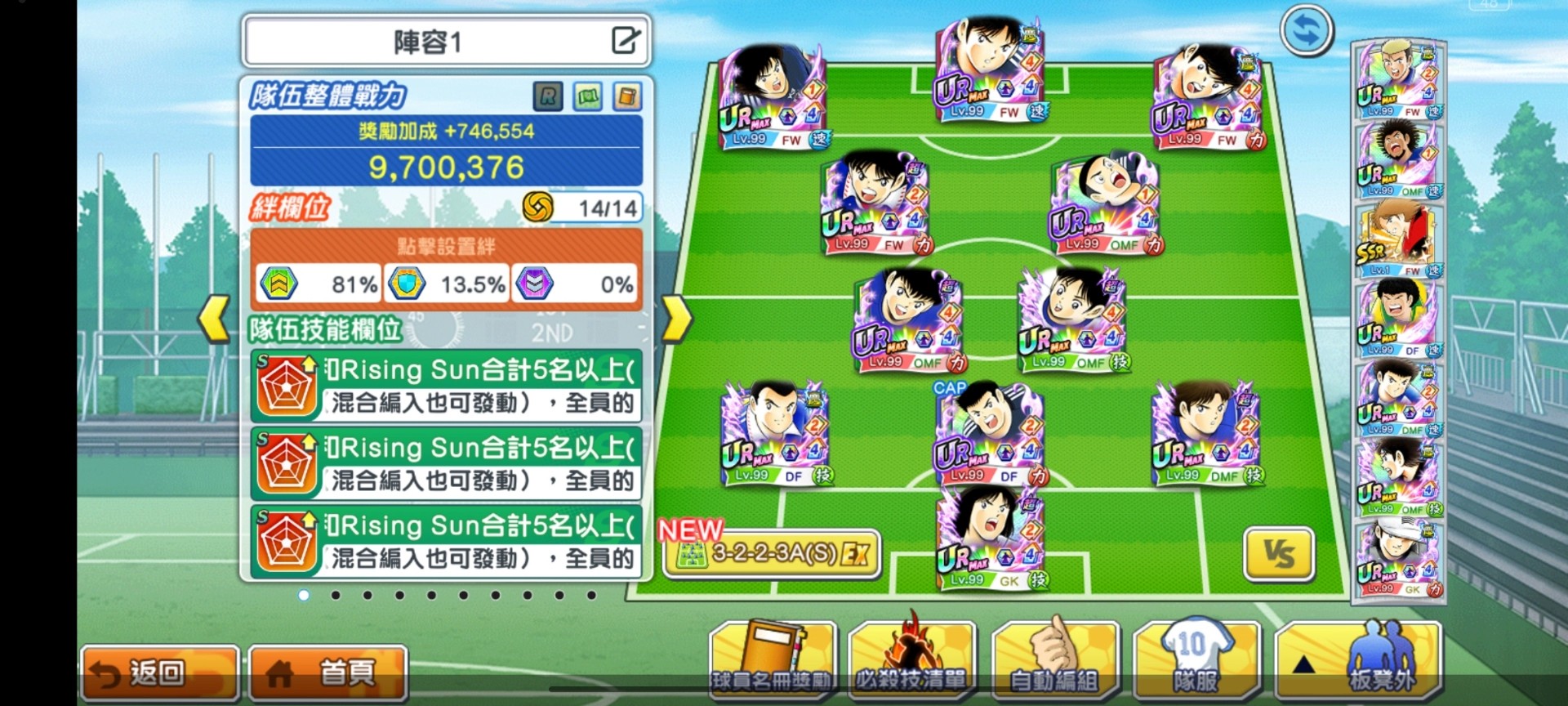Go to 首頁 home screen
The width and height of the screenshot is (1568, 706).
pyautogui.click(x=327, y=672)
